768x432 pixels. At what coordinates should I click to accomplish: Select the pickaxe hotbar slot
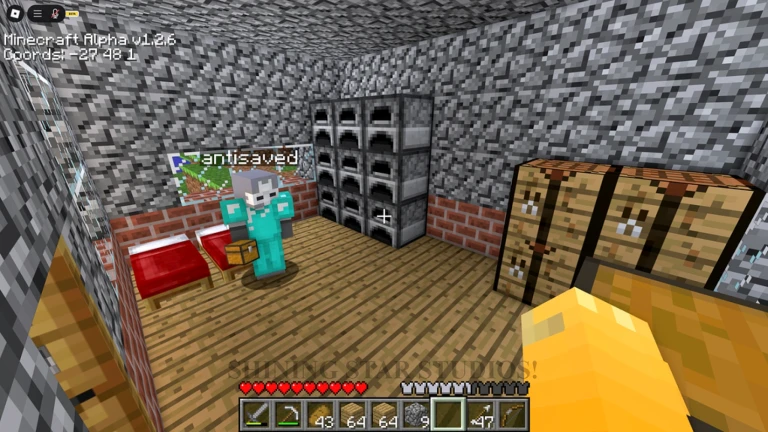289,413
